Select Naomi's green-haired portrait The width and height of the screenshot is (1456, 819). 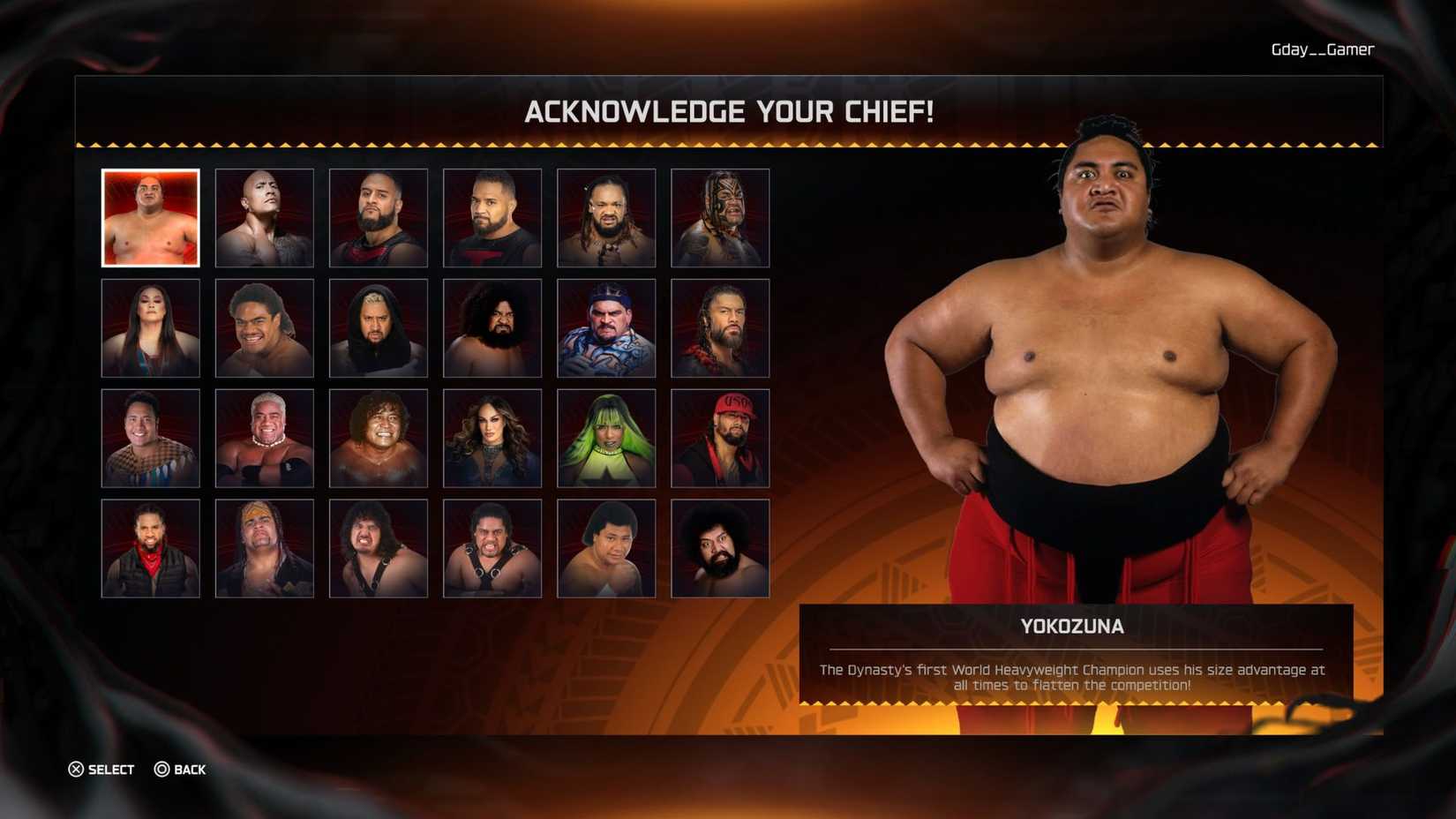(605, 437)
